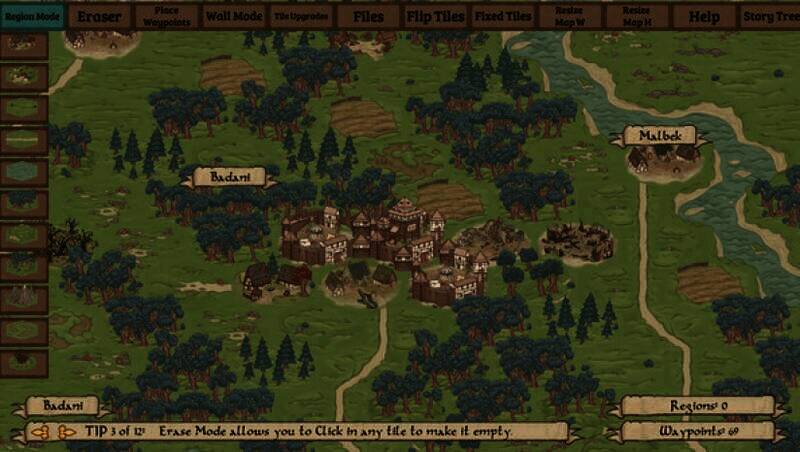This screenshot has height=452, width=800.
Task: Choose the Fixed Tiles option
Action: 503,16
